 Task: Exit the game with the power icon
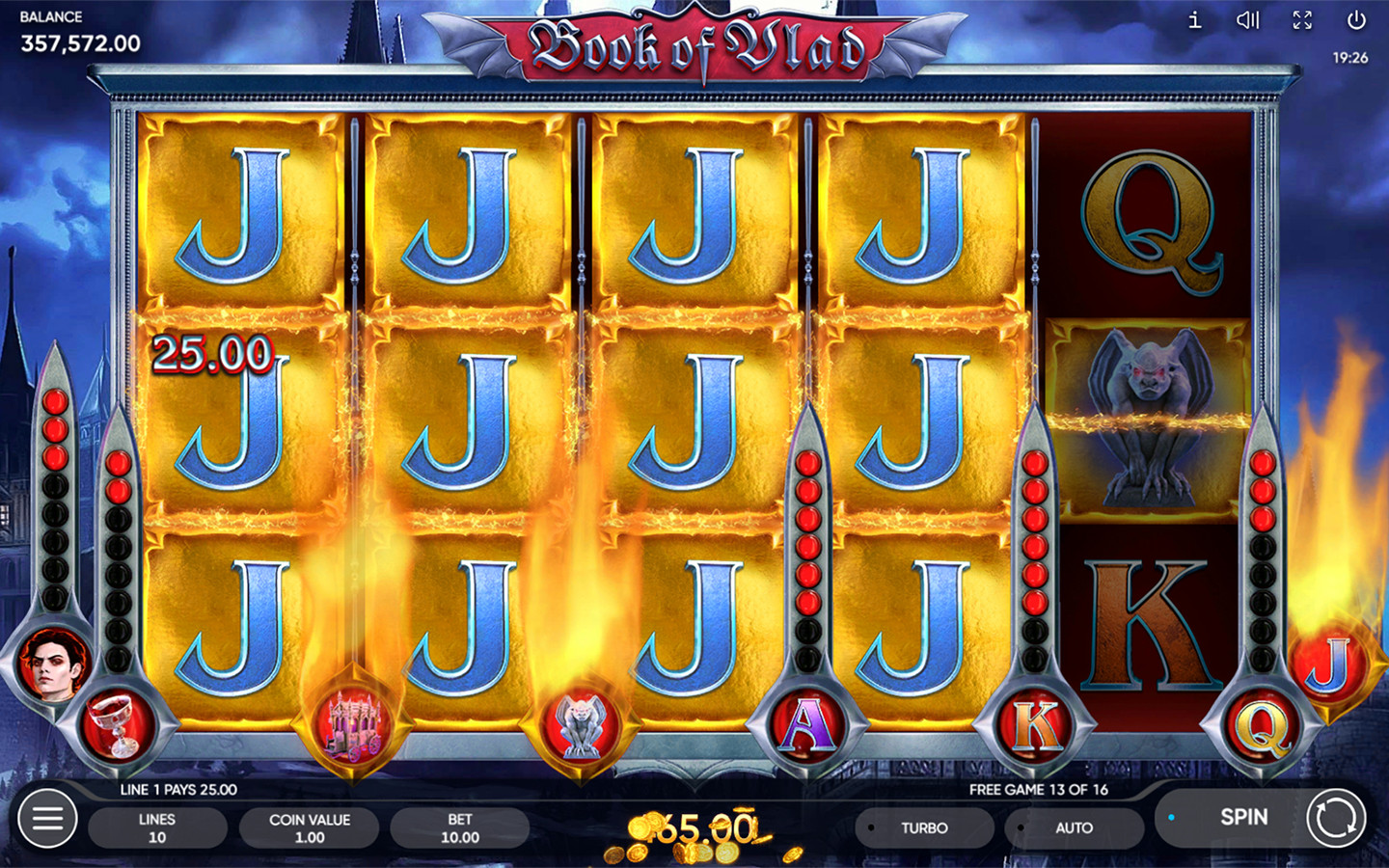coord(1356,20)
